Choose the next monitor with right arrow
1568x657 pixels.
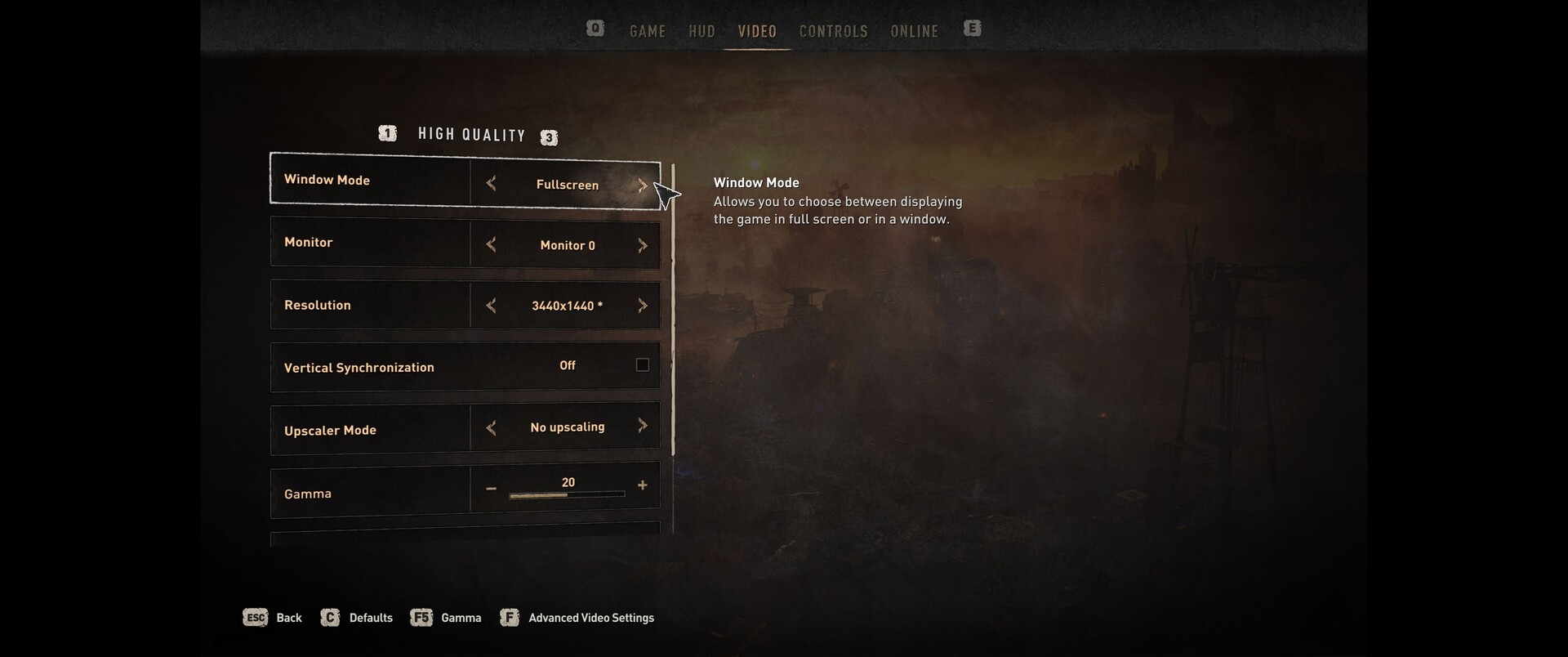[x=643, y=245]
